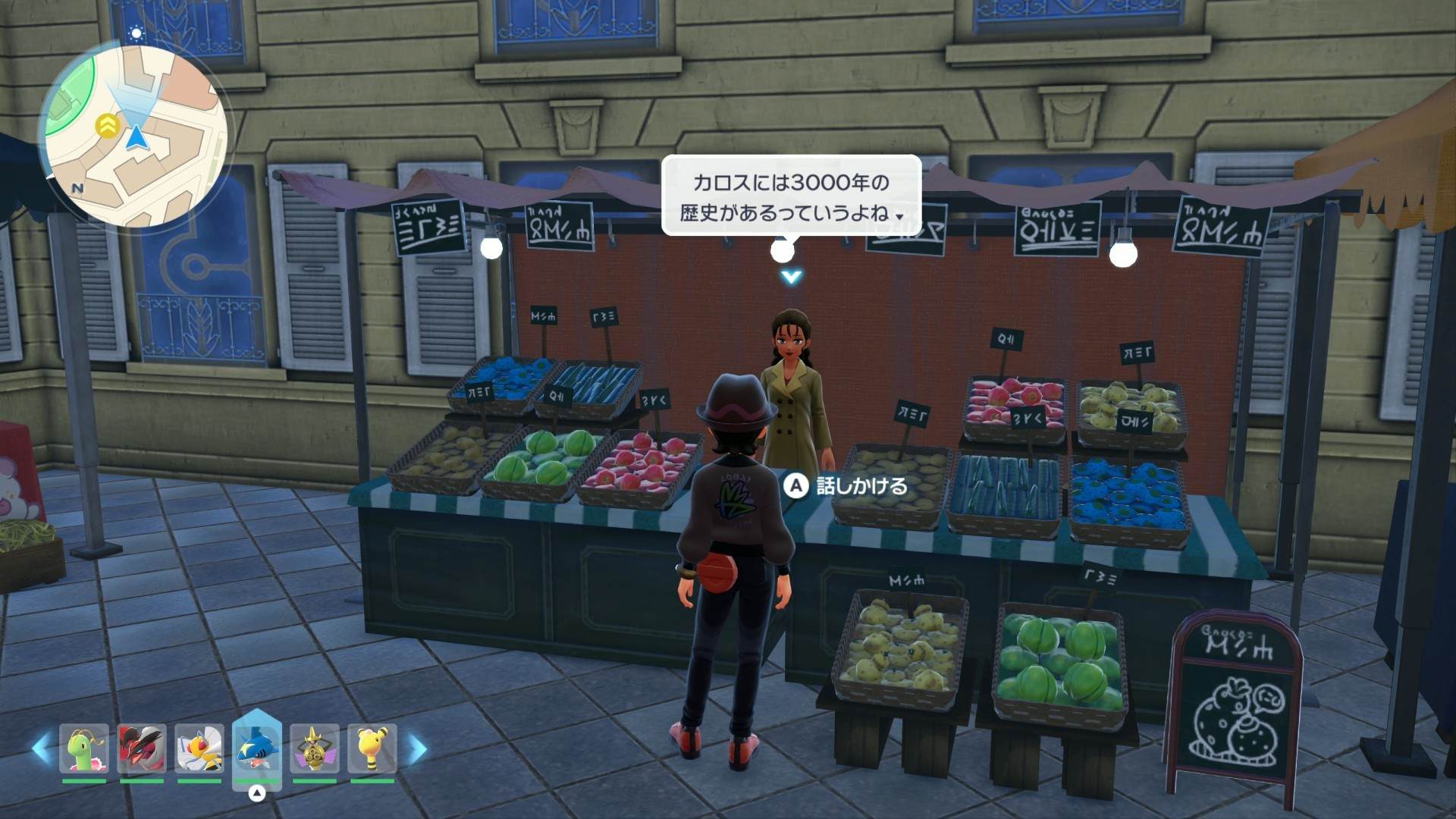The height and width of the screenshot is (819, 1456).
Task: Click the left arrow beside the party bar
Action: [42, 749]
